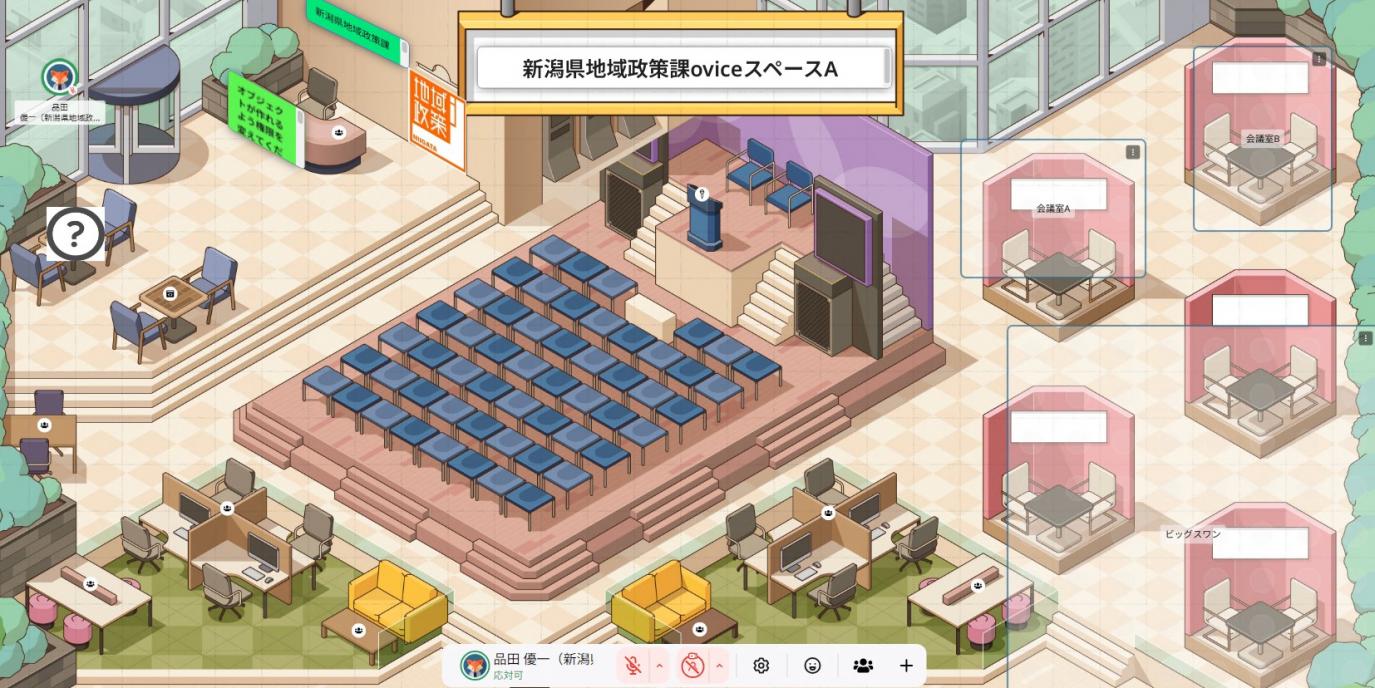Open the gear settings menu

(761, 666)
